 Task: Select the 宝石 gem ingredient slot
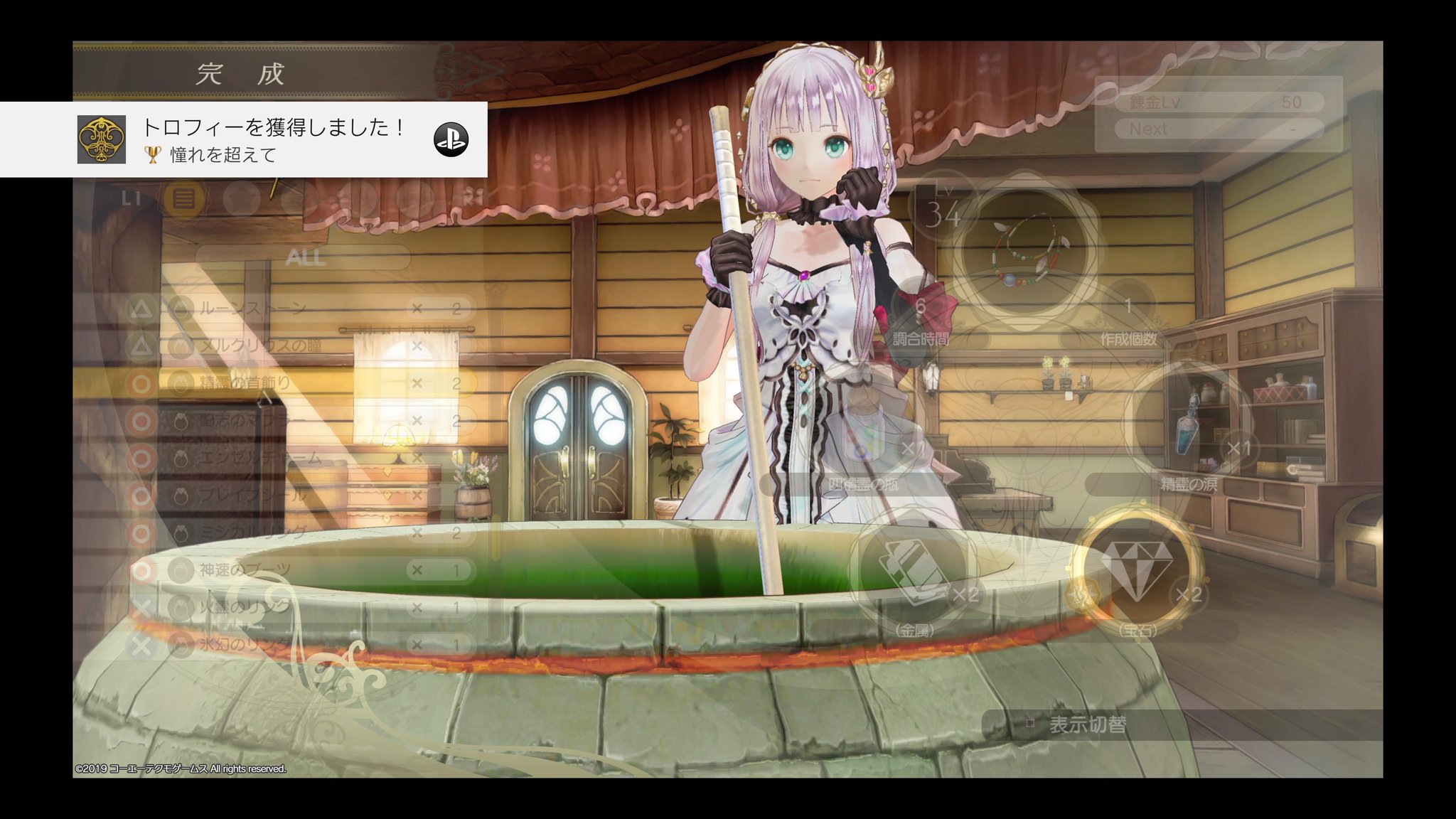1136,569
